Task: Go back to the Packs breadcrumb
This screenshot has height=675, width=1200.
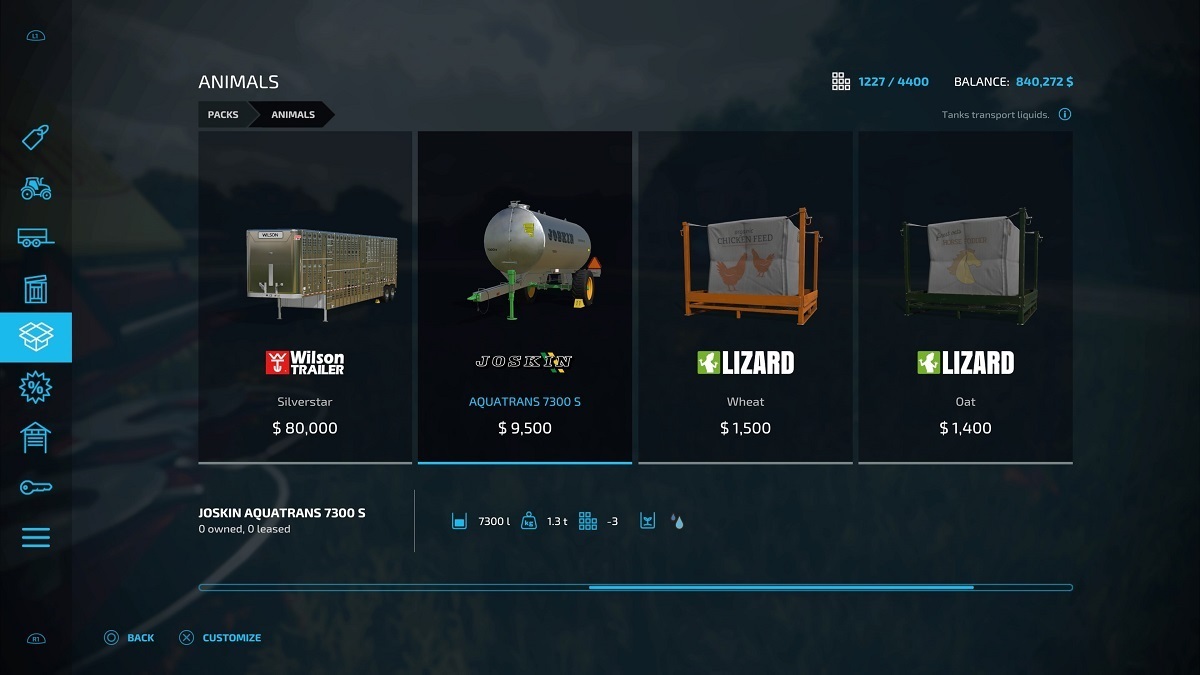Action: click(x=223, y=115)
